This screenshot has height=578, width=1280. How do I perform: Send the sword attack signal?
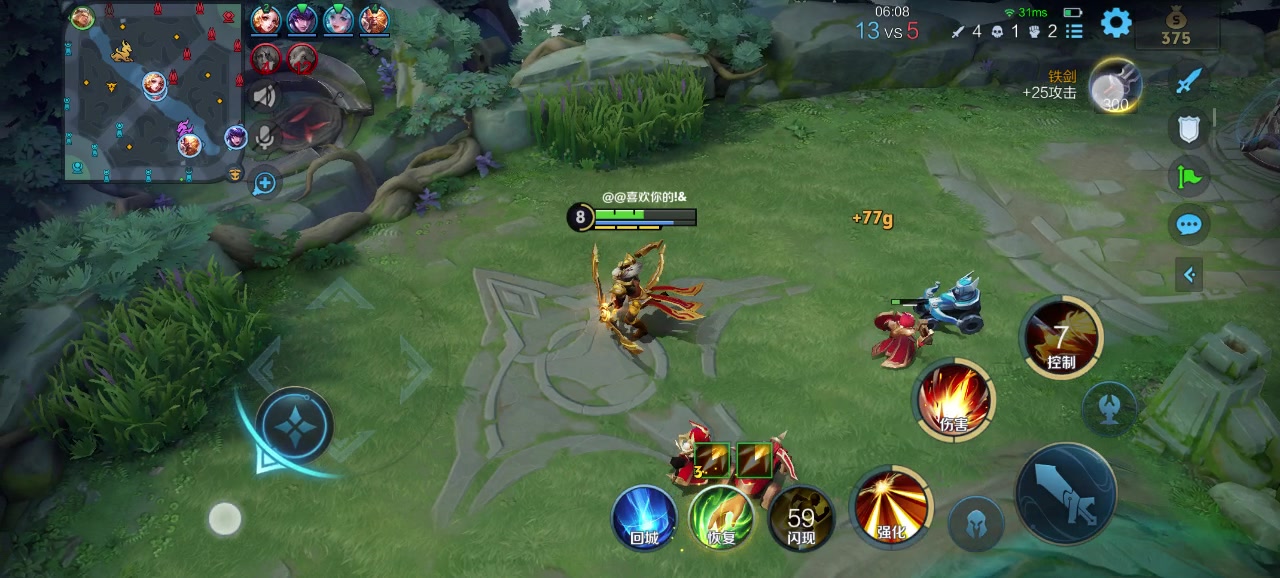coord(1188,81)
